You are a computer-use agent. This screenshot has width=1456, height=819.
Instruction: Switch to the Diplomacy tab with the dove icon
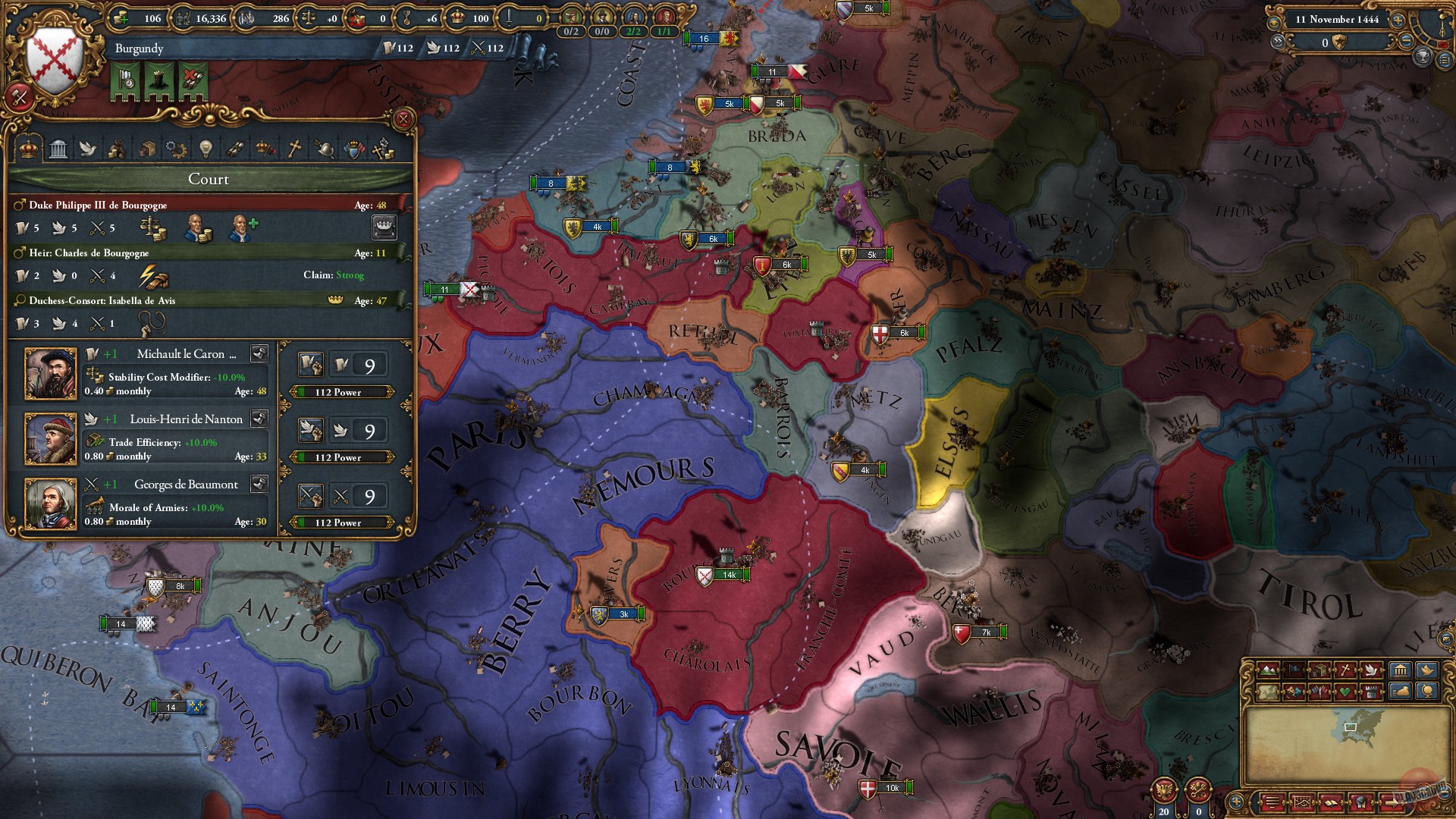coord(88,149)
